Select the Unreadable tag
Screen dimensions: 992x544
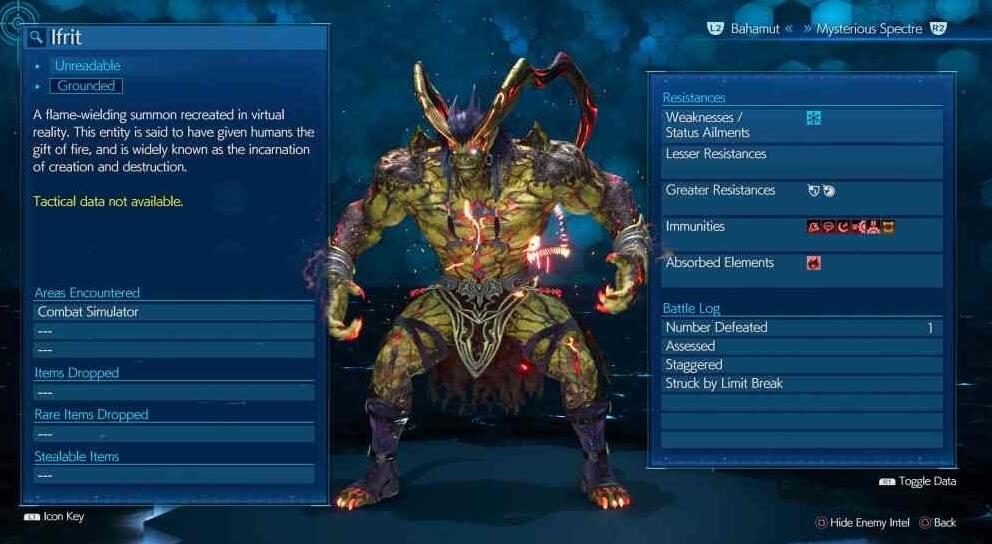click(87, 66)
